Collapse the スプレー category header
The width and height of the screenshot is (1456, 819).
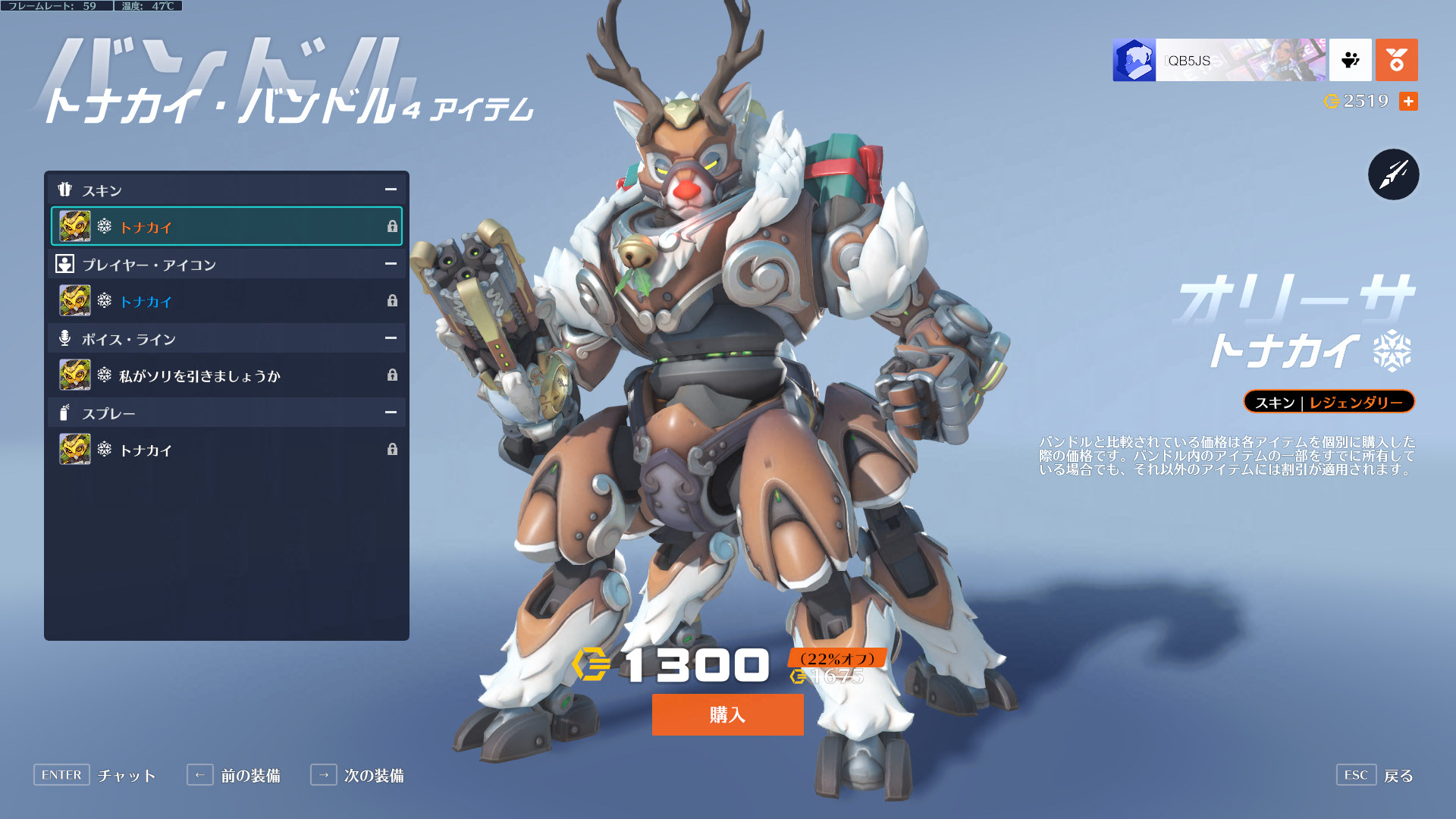point(391,413)
